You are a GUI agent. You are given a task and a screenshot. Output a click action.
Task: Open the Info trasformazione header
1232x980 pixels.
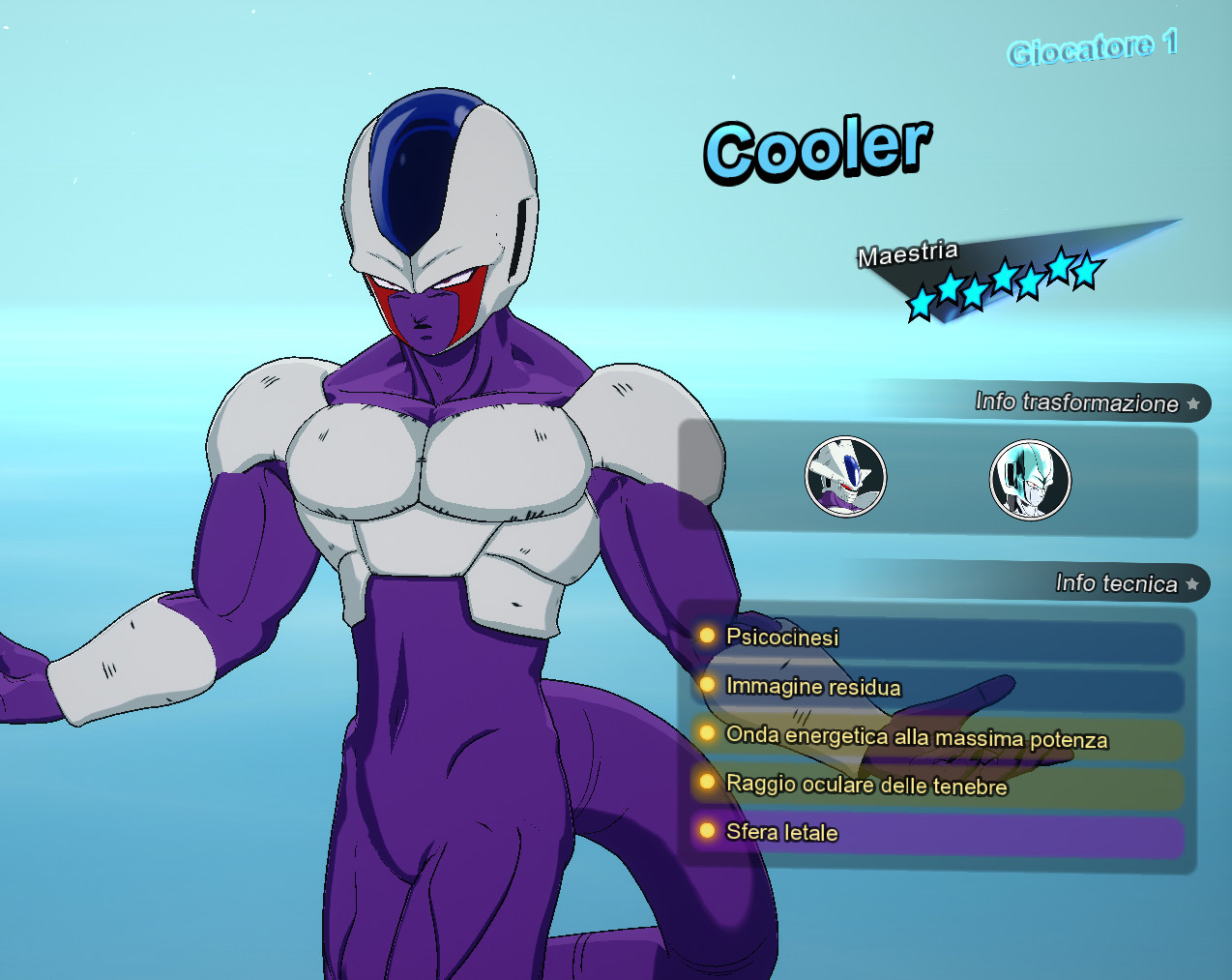[x=1077, y=402]
